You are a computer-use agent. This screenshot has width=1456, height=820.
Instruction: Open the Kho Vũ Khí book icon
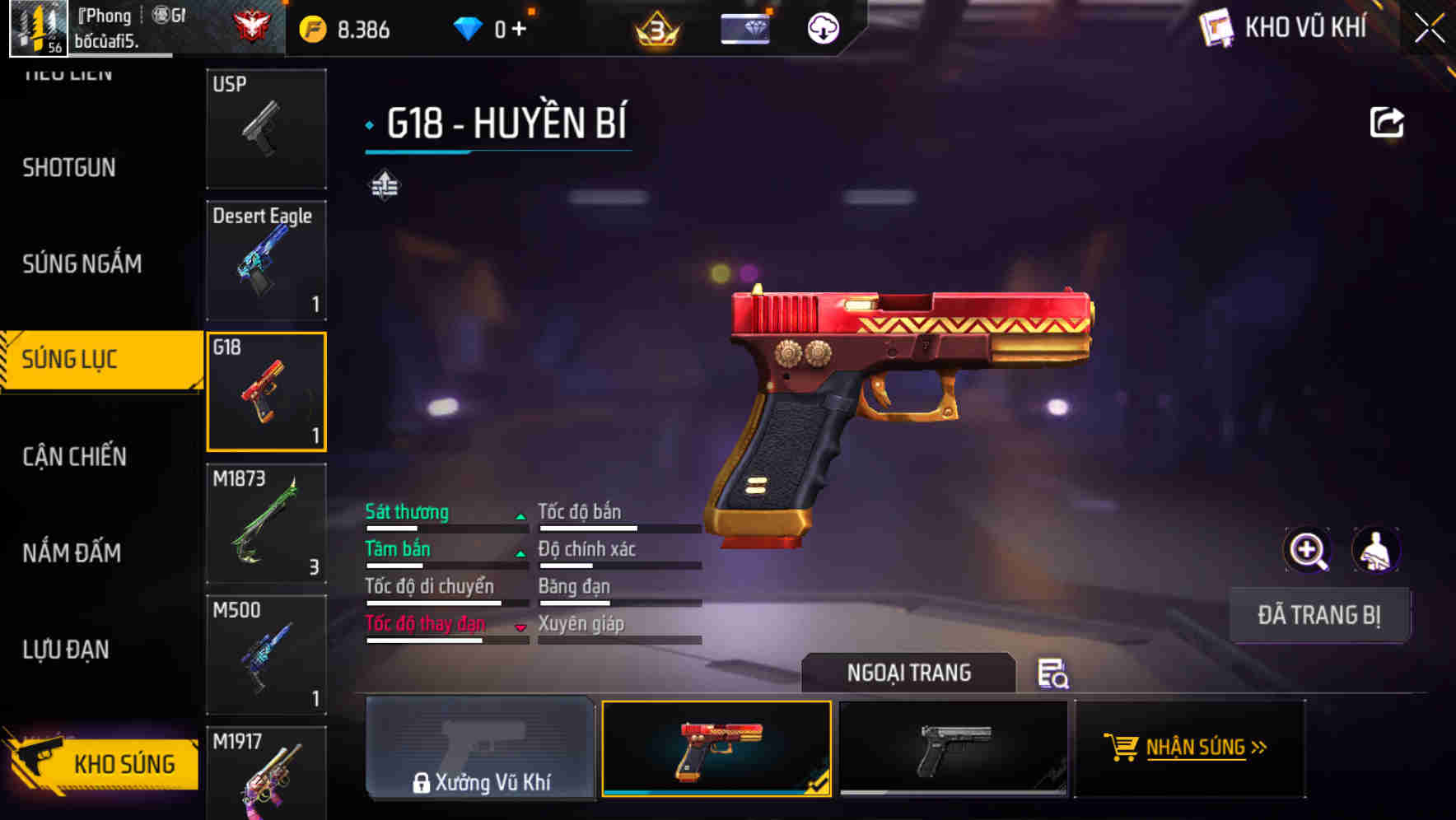coord(1215,27)
